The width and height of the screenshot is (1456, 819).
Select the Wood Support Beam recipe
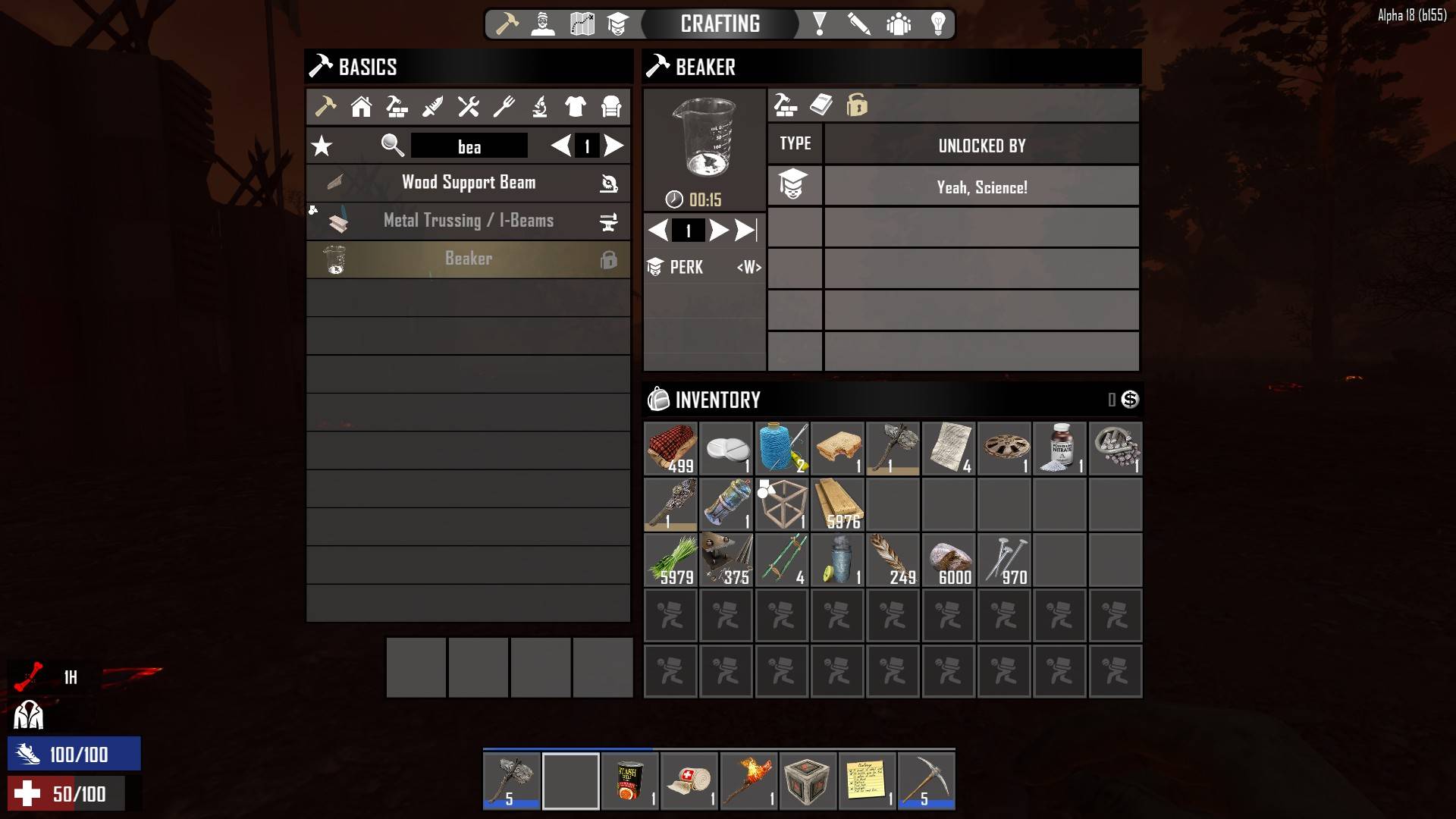[x=468, y=182]
